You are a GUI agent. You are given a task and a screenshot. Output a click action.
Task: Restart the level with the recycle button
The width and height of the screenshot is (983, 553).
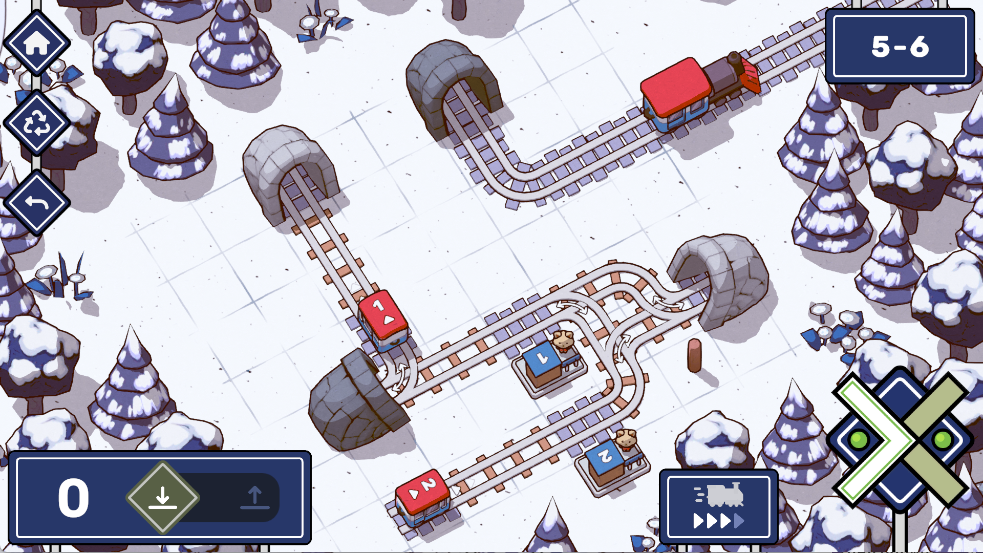point(37,122)
